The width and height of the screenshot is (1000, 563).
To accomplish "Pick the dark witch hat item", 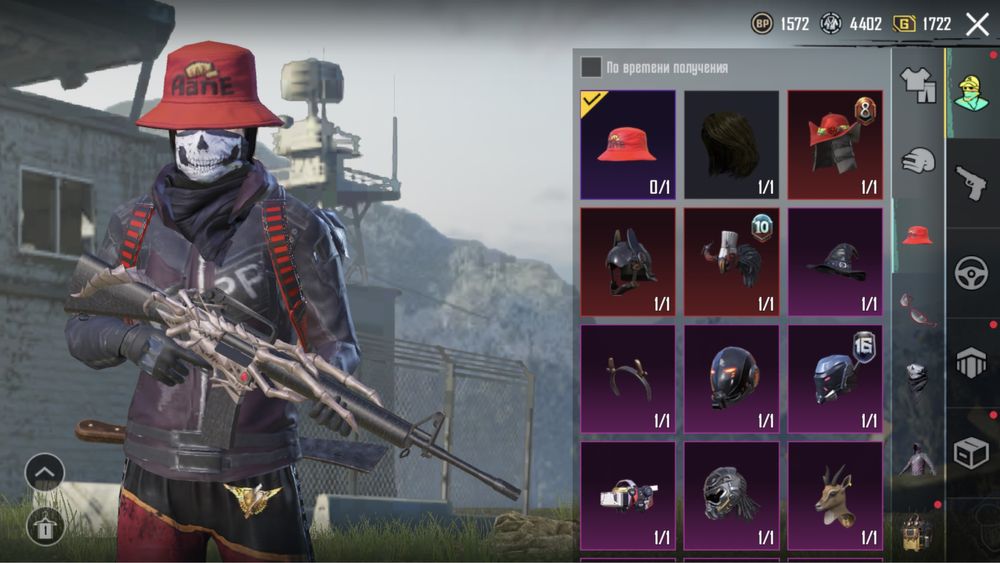I will (835, 262).
